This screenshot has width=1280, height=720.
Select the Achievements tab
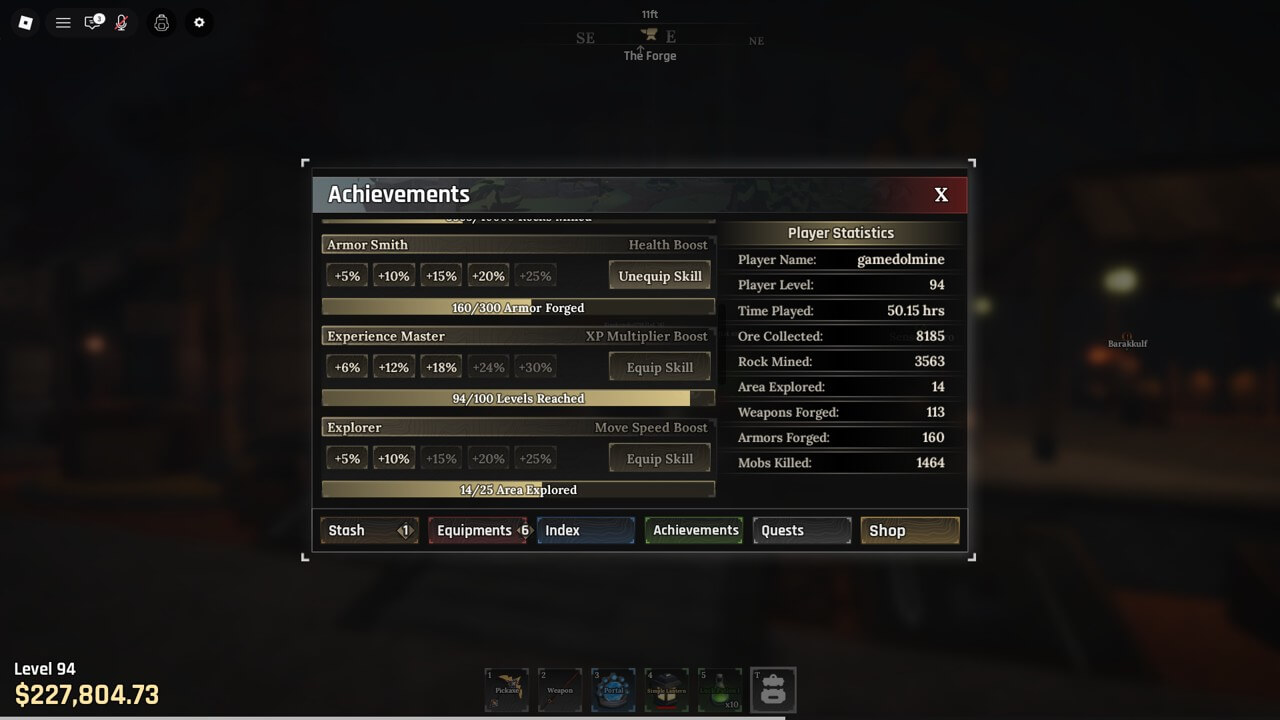pos(694,530)
